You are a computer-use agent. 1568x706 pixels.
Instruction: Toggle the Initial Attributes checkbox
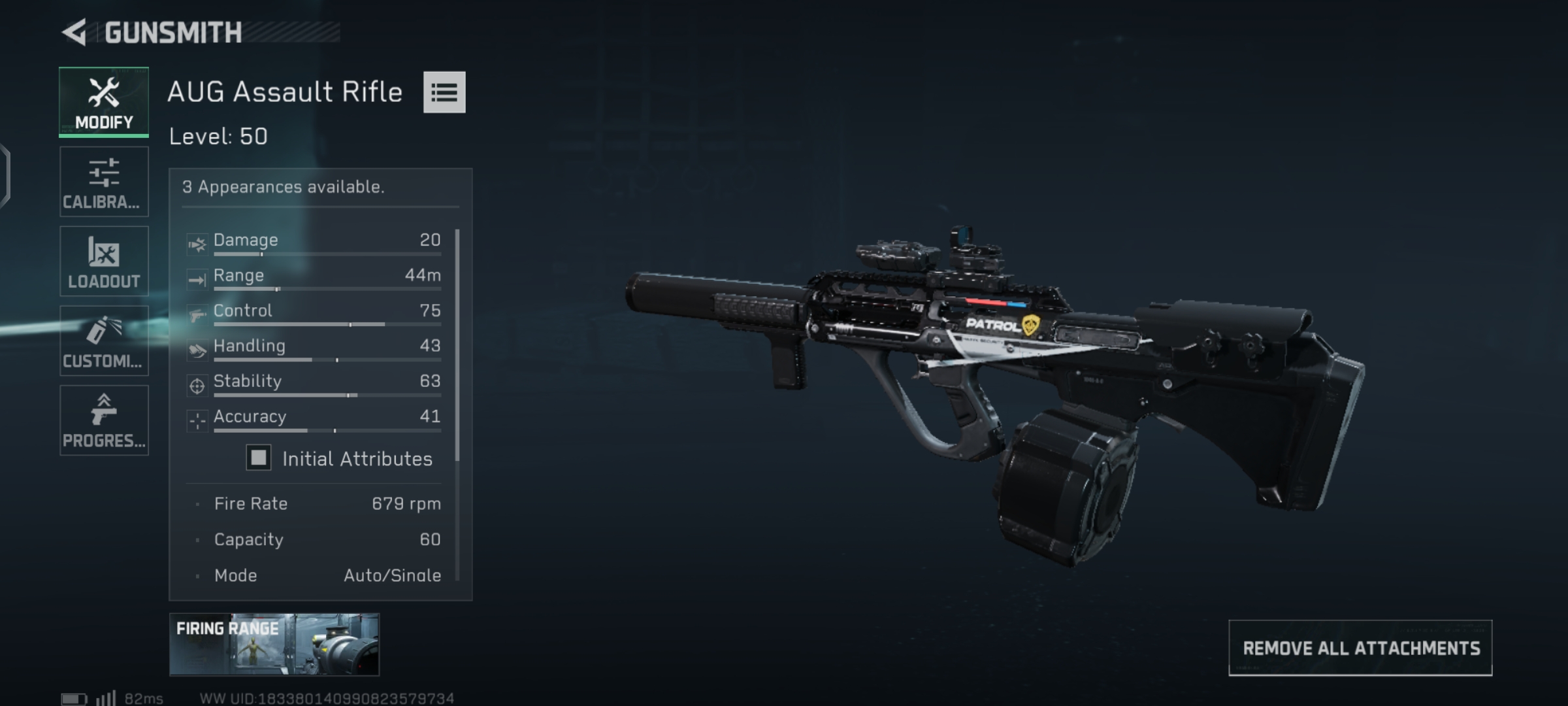coord(258,458)
